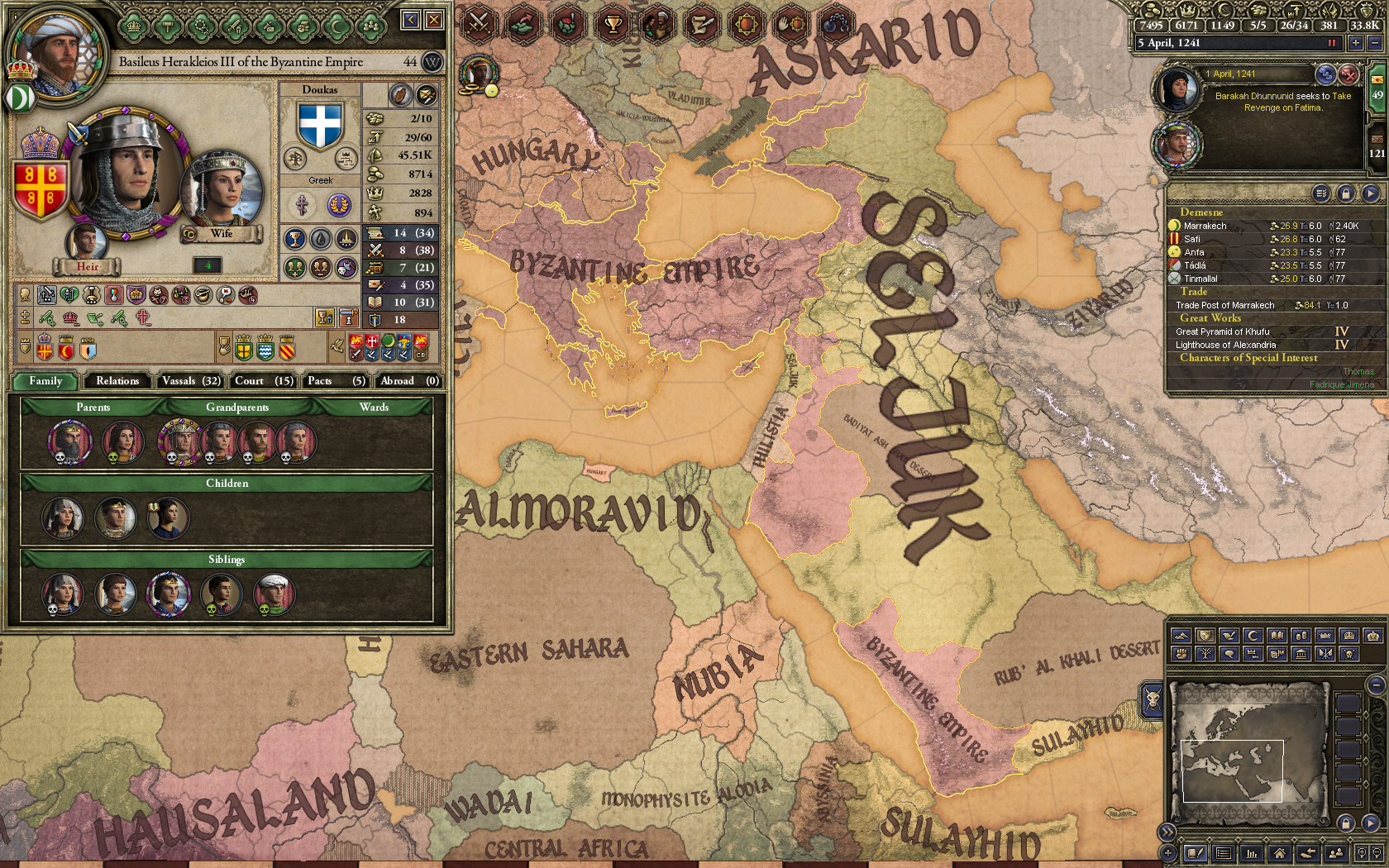Select revolt risk mapmode with fist icon

1181,653
